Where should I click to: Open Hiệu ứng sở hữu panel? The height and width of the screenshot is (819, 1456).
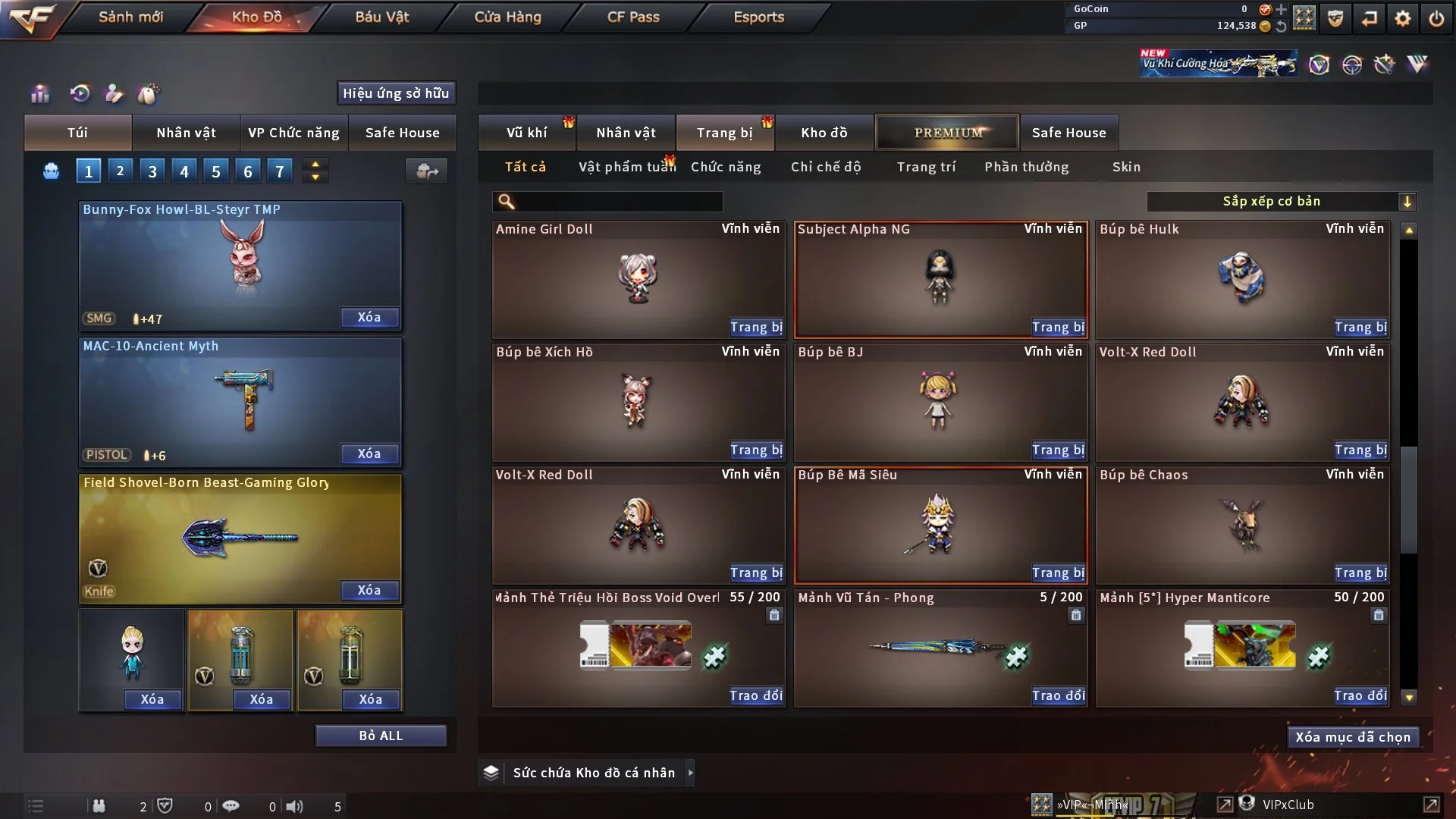click(395, 93)
